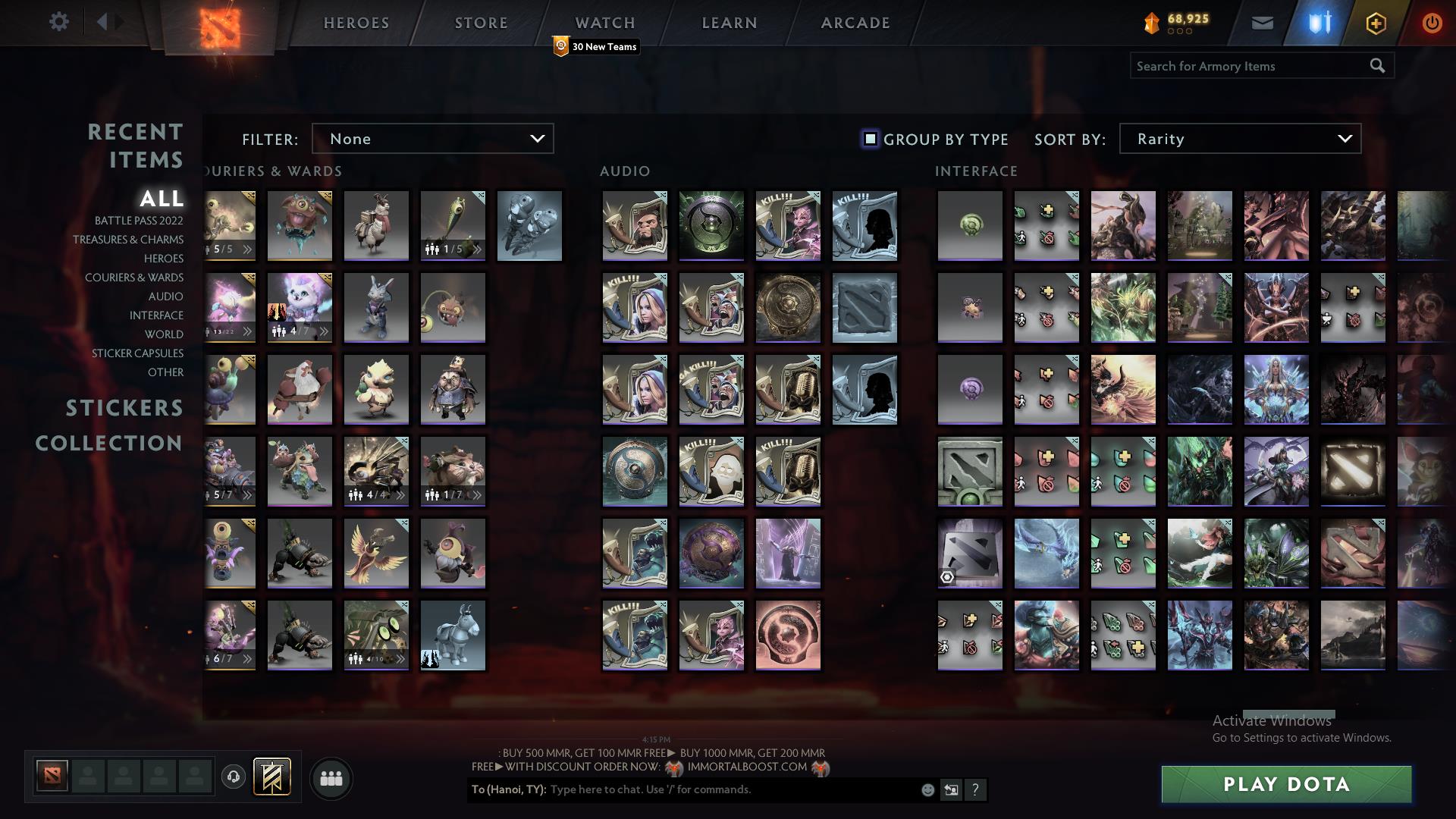Image resolution: width=1456 pixels, height=819 pixels.
Task: Click the PLAY DOTA button
Action: pyautogui.click(x=1285, y=785)
